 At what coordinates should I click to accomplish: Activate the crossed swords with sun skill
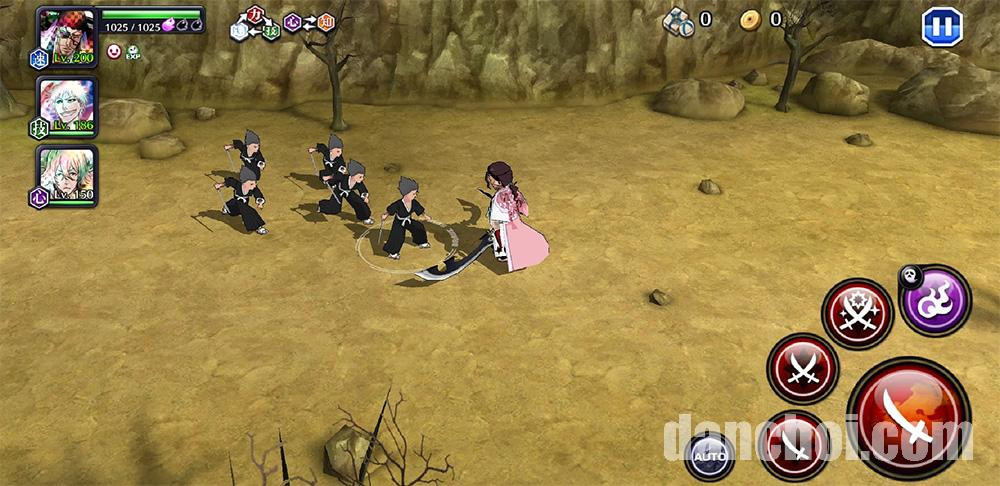858,314
